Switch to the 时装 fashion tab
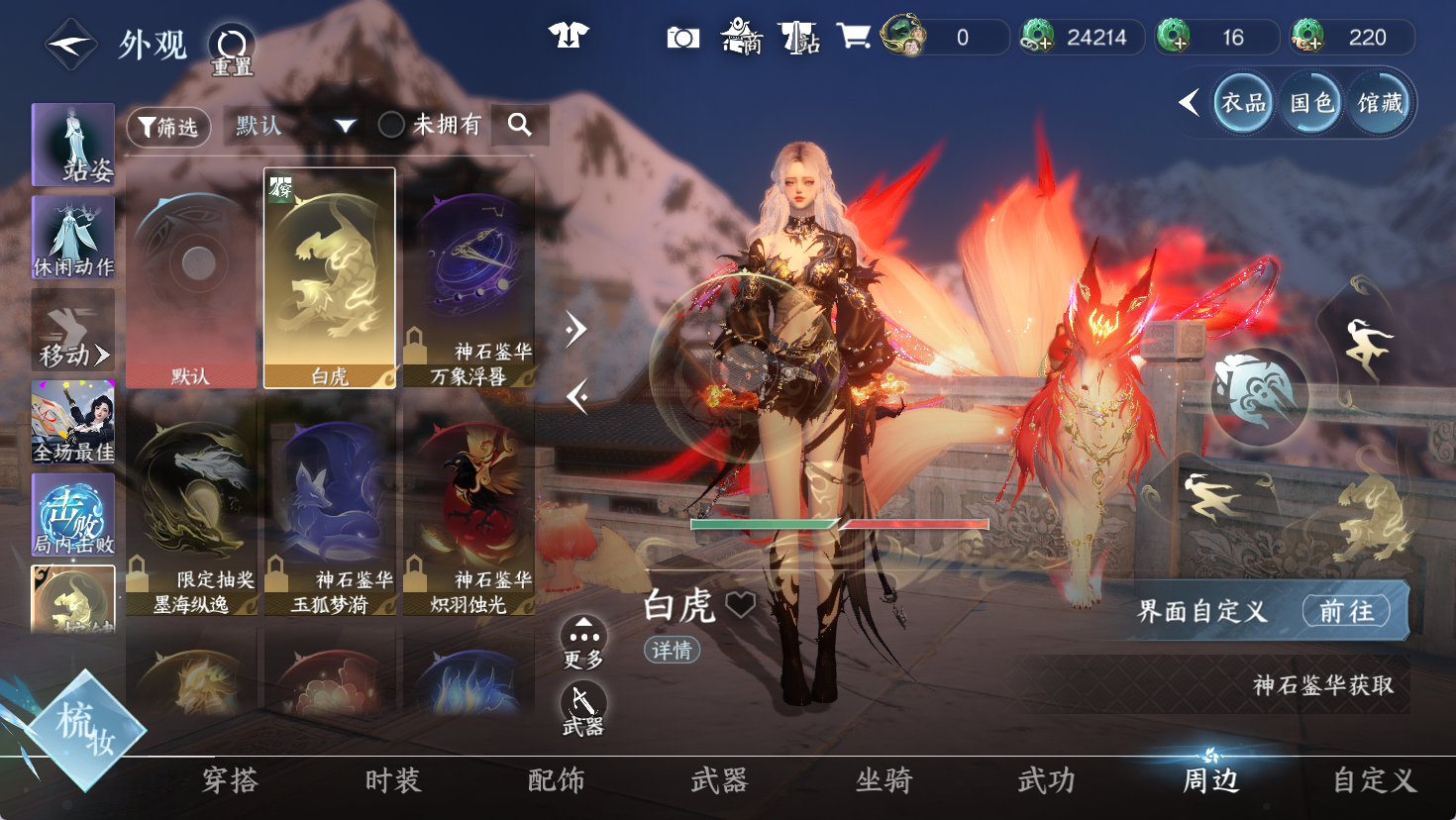 coord(393,781)
